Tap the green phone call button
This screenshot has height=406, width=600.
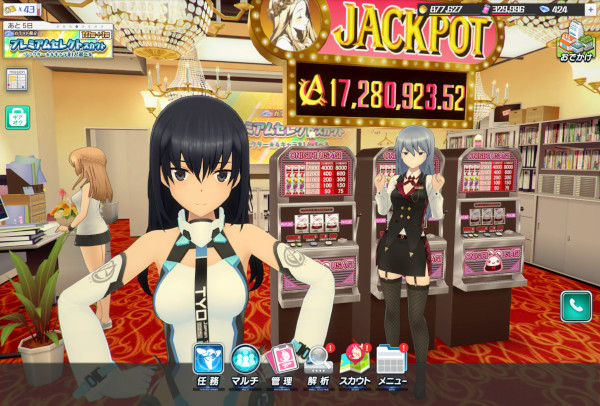pyautogui.click(x=575, y=306)
